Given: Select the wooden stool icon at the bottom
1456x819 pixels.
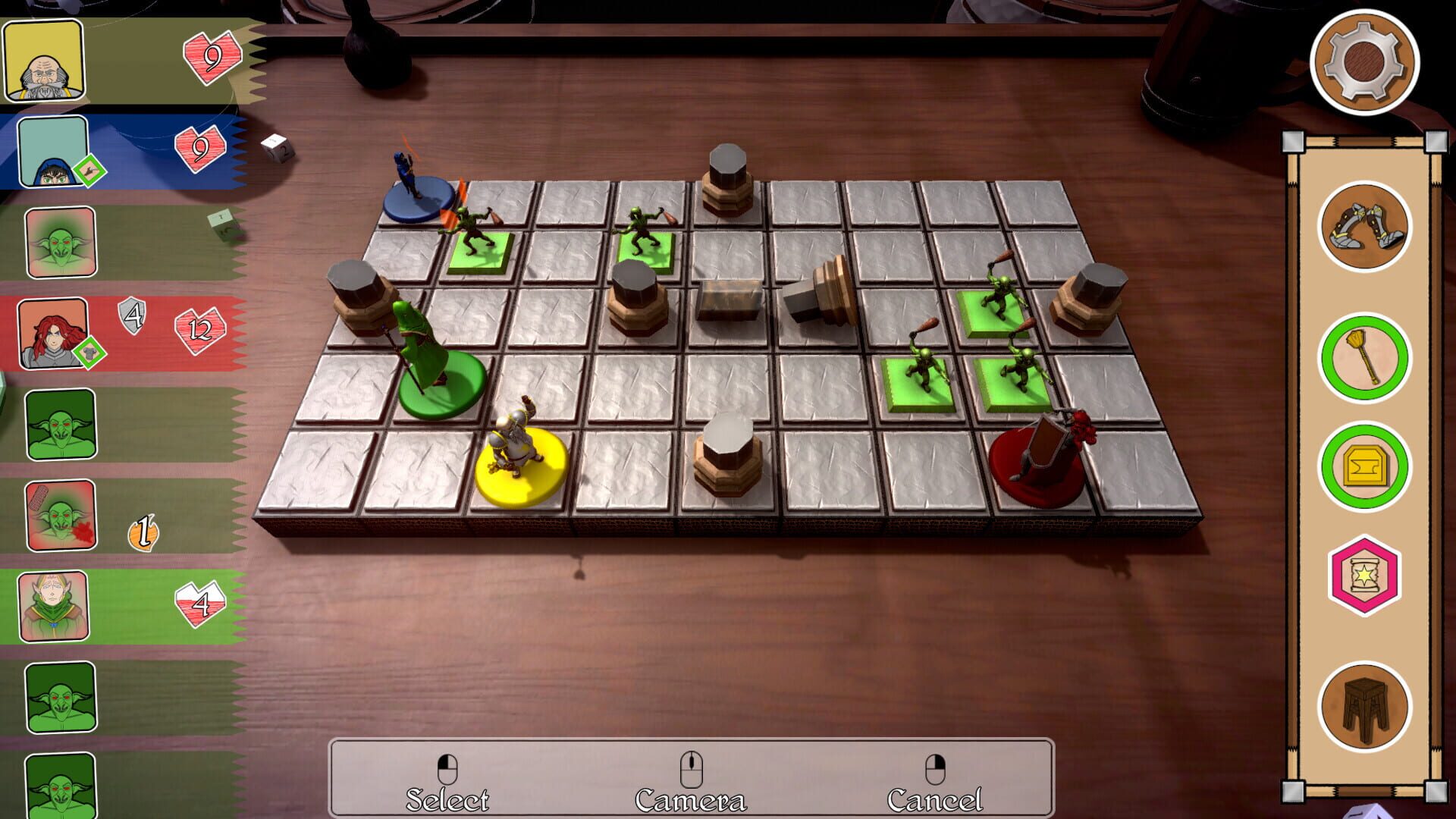Looking at the screenshot, I should pos(1365,701).
